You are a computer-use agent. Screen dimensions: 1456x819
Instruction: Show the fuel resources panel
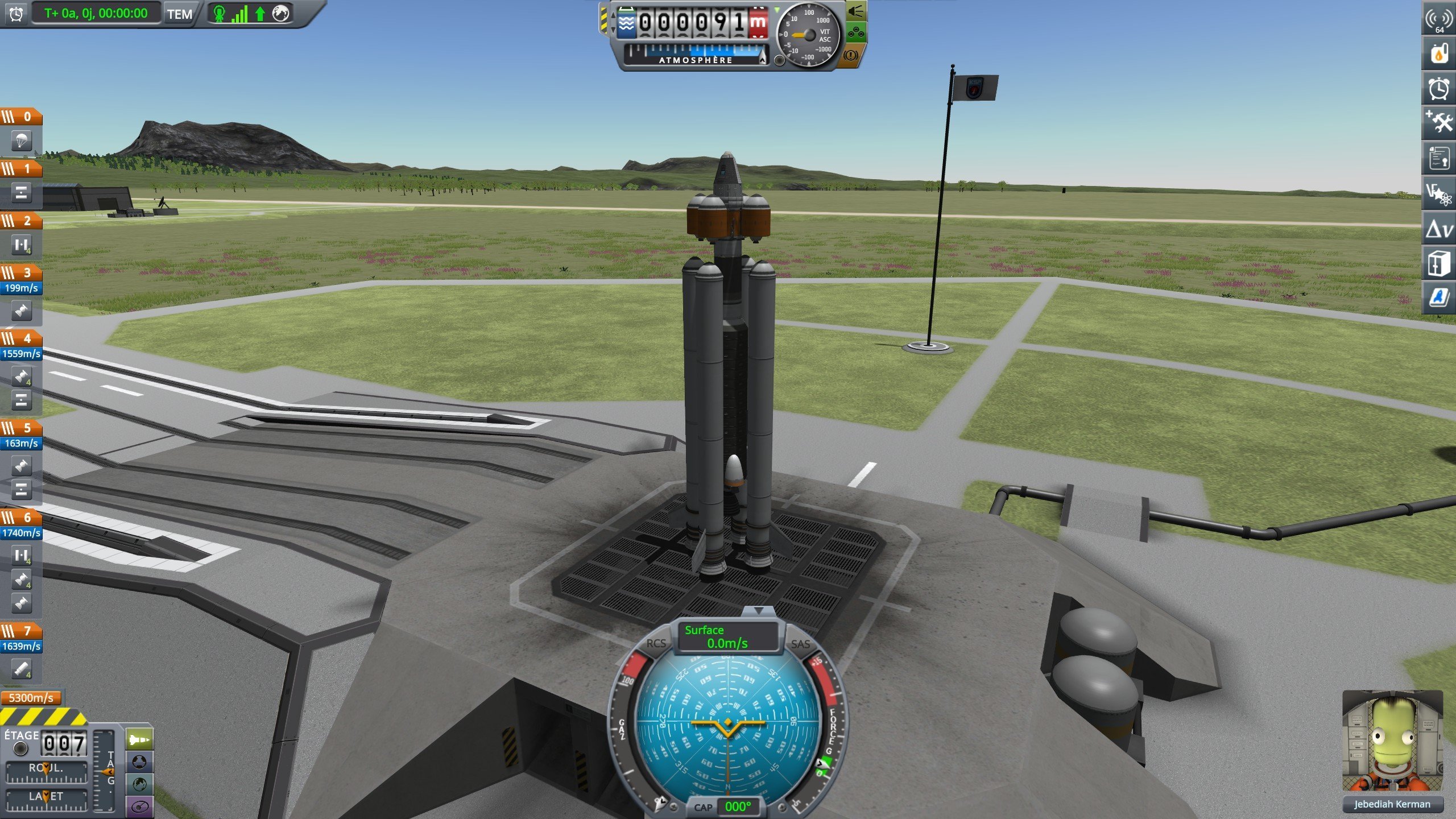pyautogui.click(x=1438, y=54)
